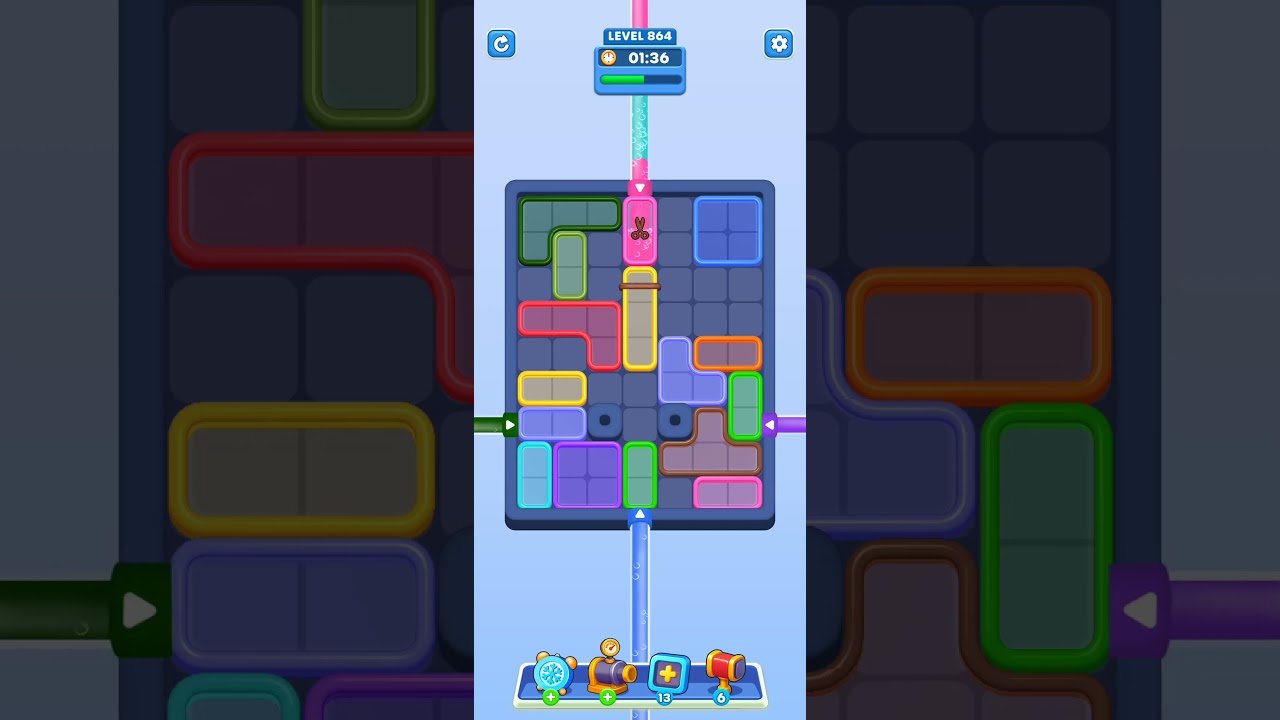Use the plus booster showing 13 uses
Viewport: 1280px width, 720px height.
point(668,673)
